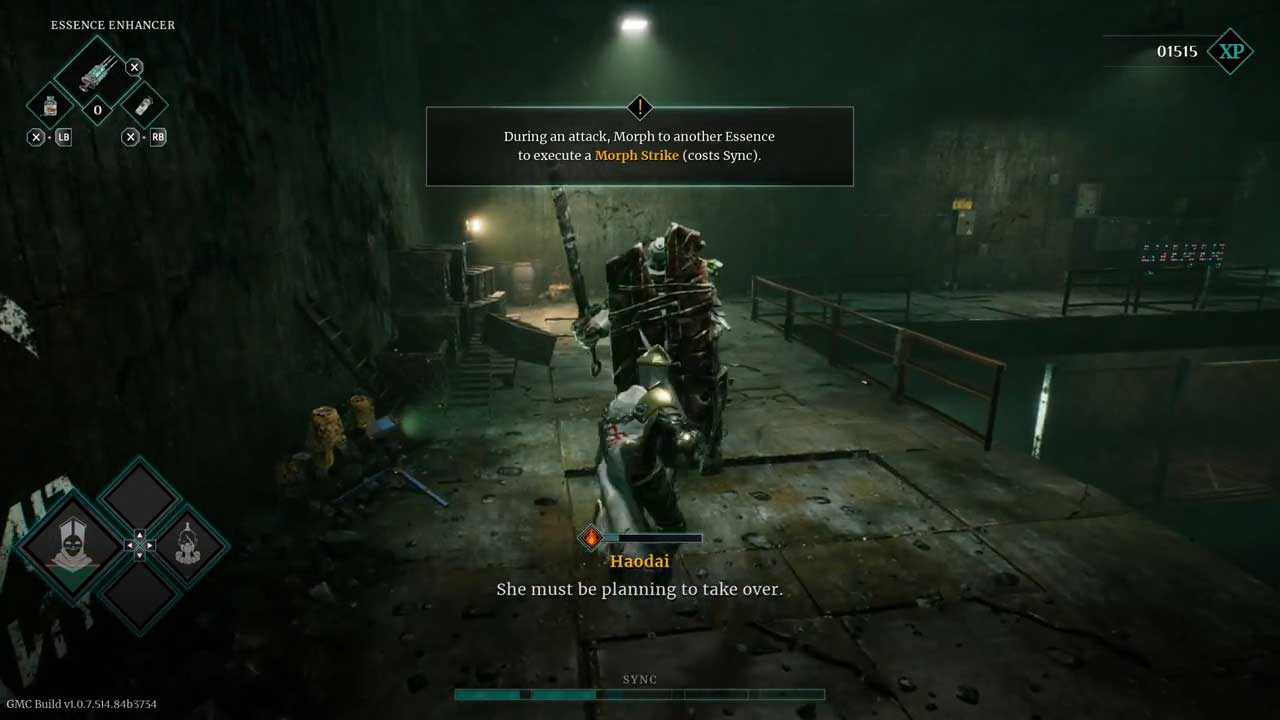
Task: Click the tutorial exclamation mark icon
Action: (x=639, y=108)
